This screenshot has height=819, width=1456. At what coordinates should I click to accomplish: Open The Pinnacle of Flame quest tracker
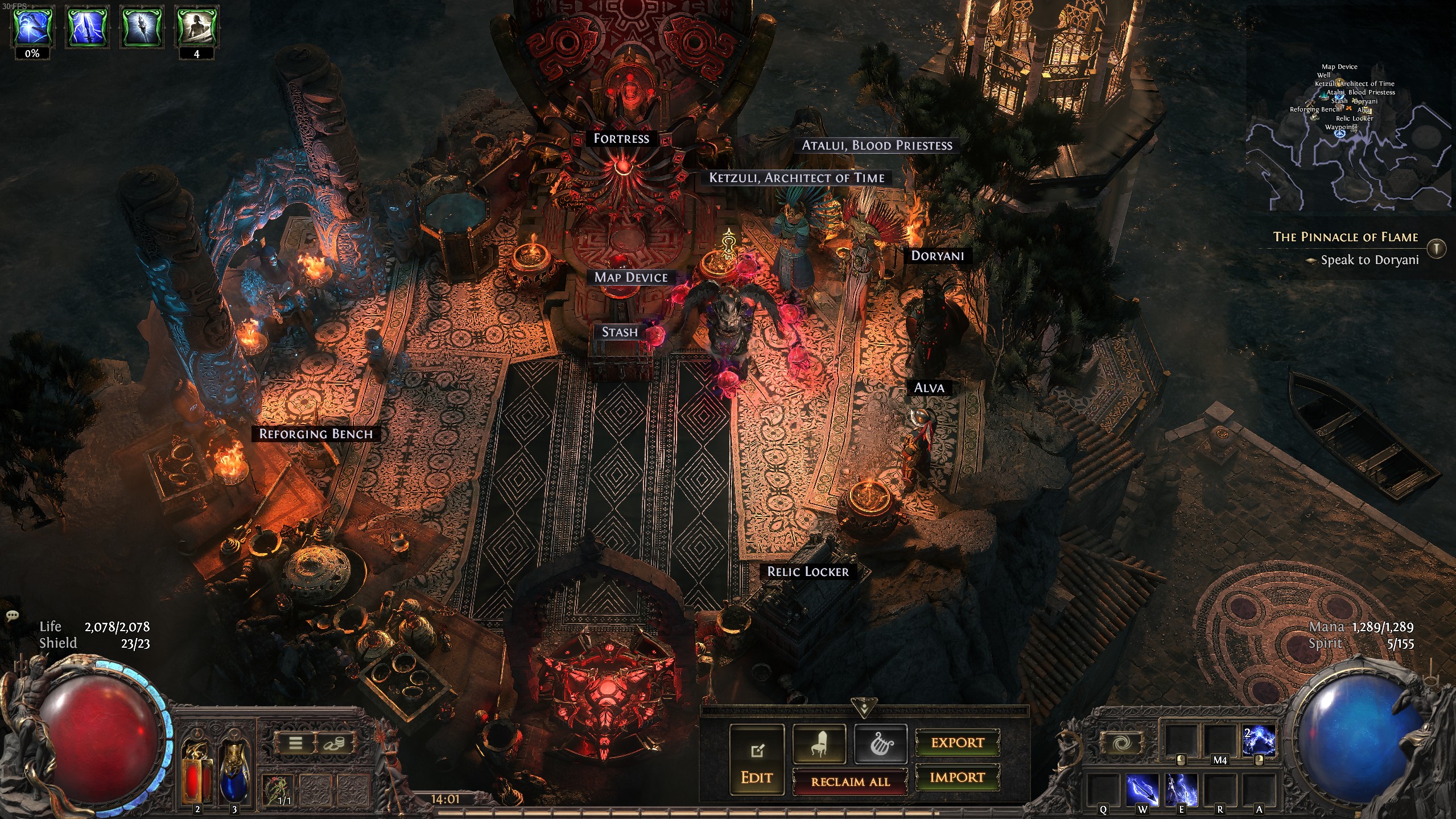[x=1345, y=237]
